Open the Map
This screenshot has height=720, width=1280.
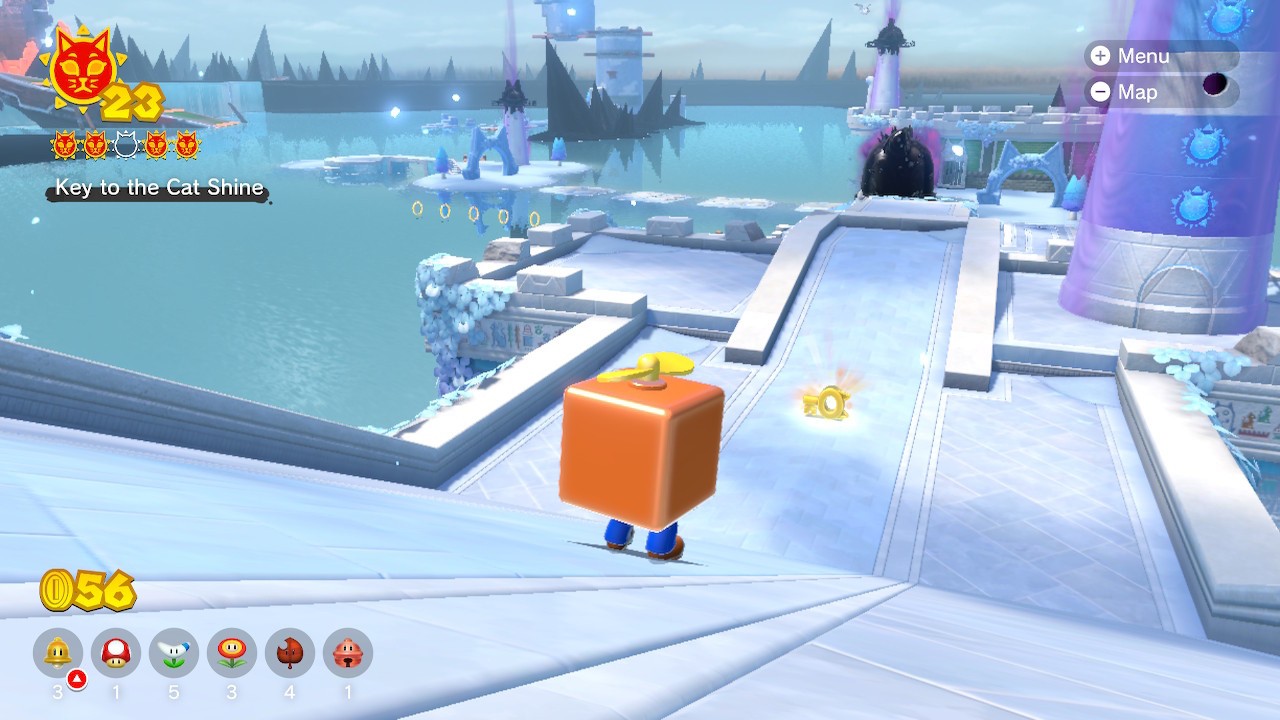(1126, 92)
